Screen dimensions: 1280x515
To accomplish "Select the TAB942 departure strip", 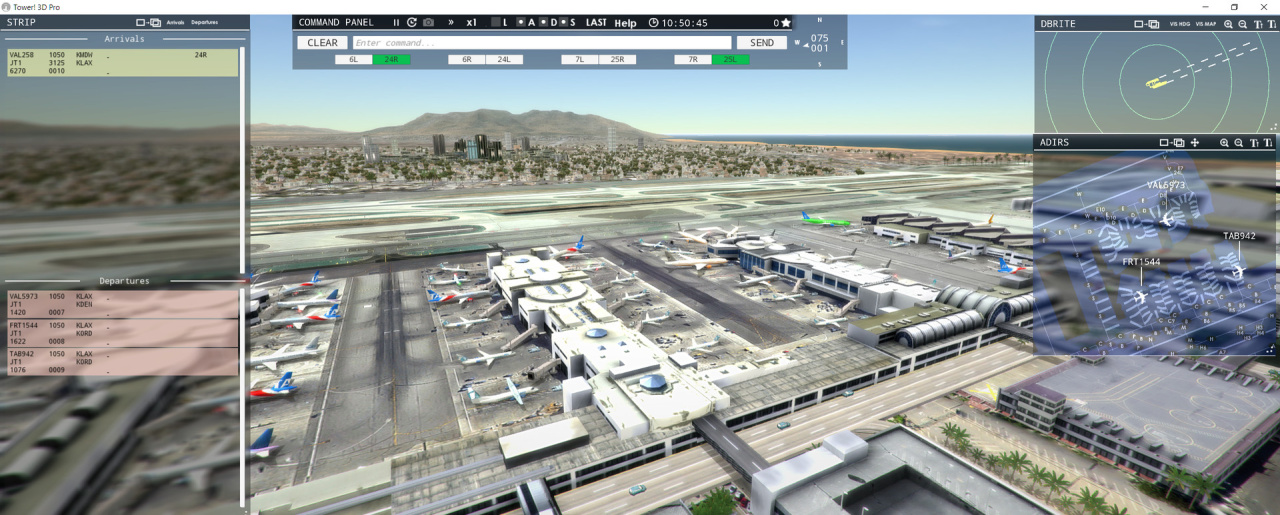I will coord(122,361).
